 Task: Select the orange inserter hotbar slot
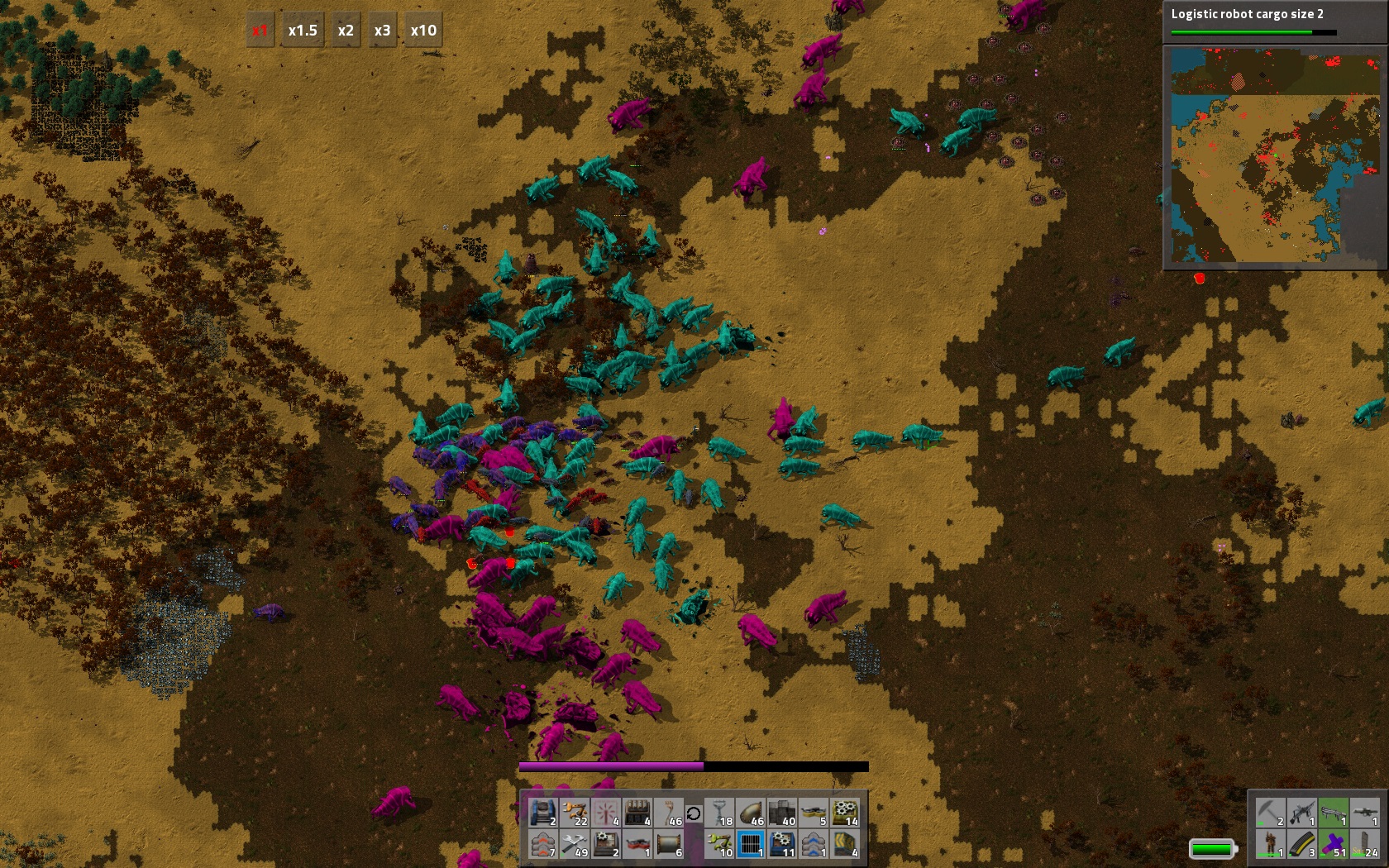[575, 813]
